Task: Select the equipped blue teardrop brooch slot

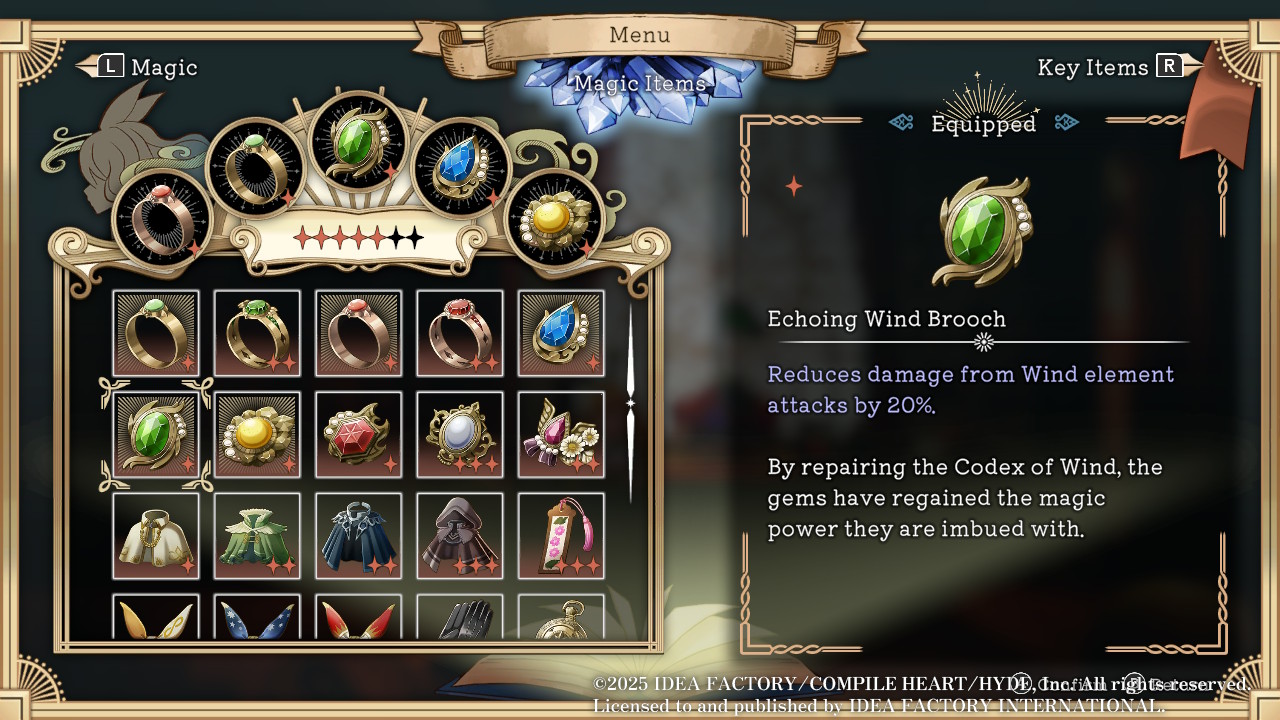Action: pos(461,167)
